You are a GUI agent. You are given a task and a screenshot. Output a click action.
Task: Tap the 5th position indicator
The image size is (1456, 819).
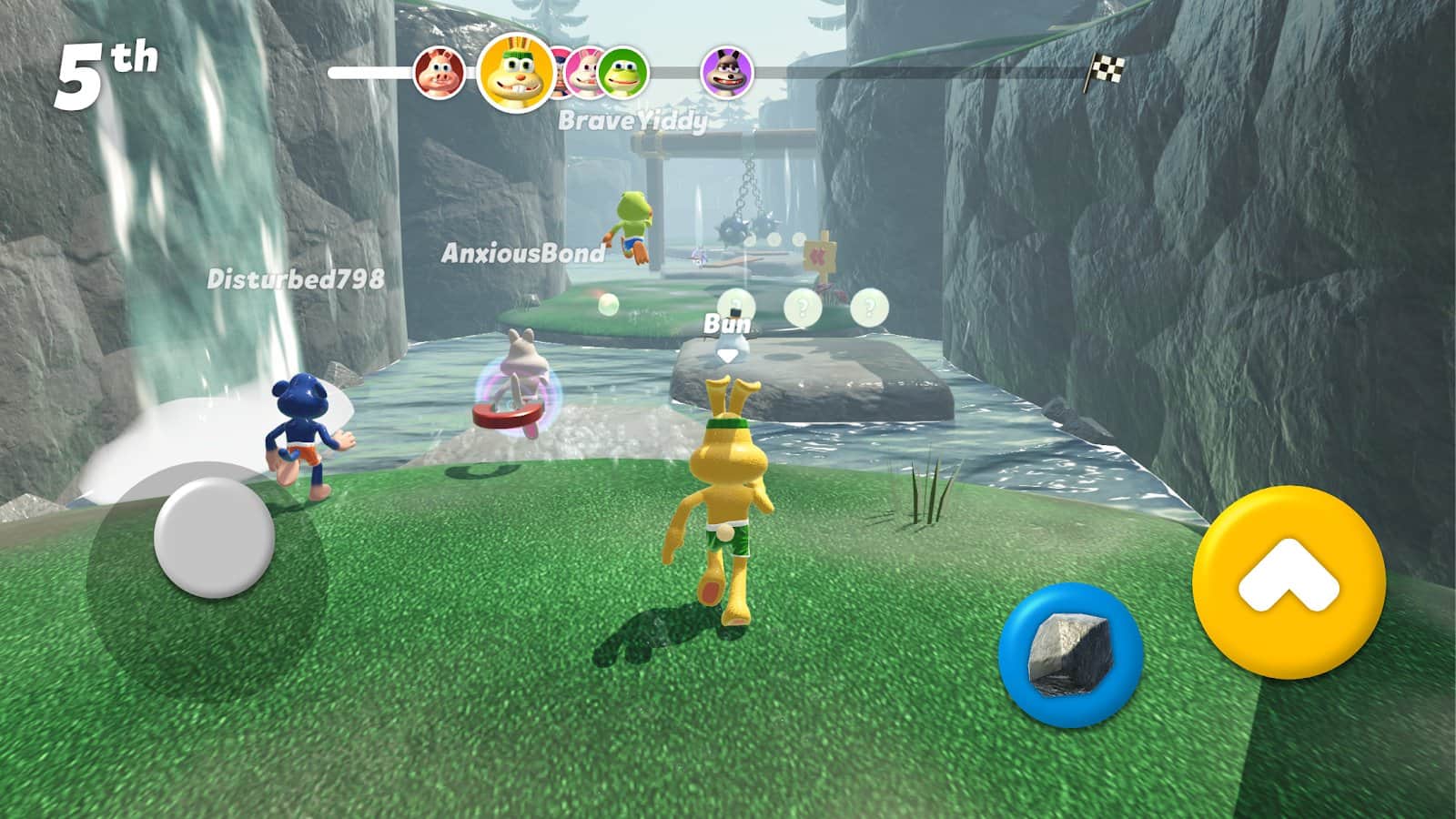(102, 61)
